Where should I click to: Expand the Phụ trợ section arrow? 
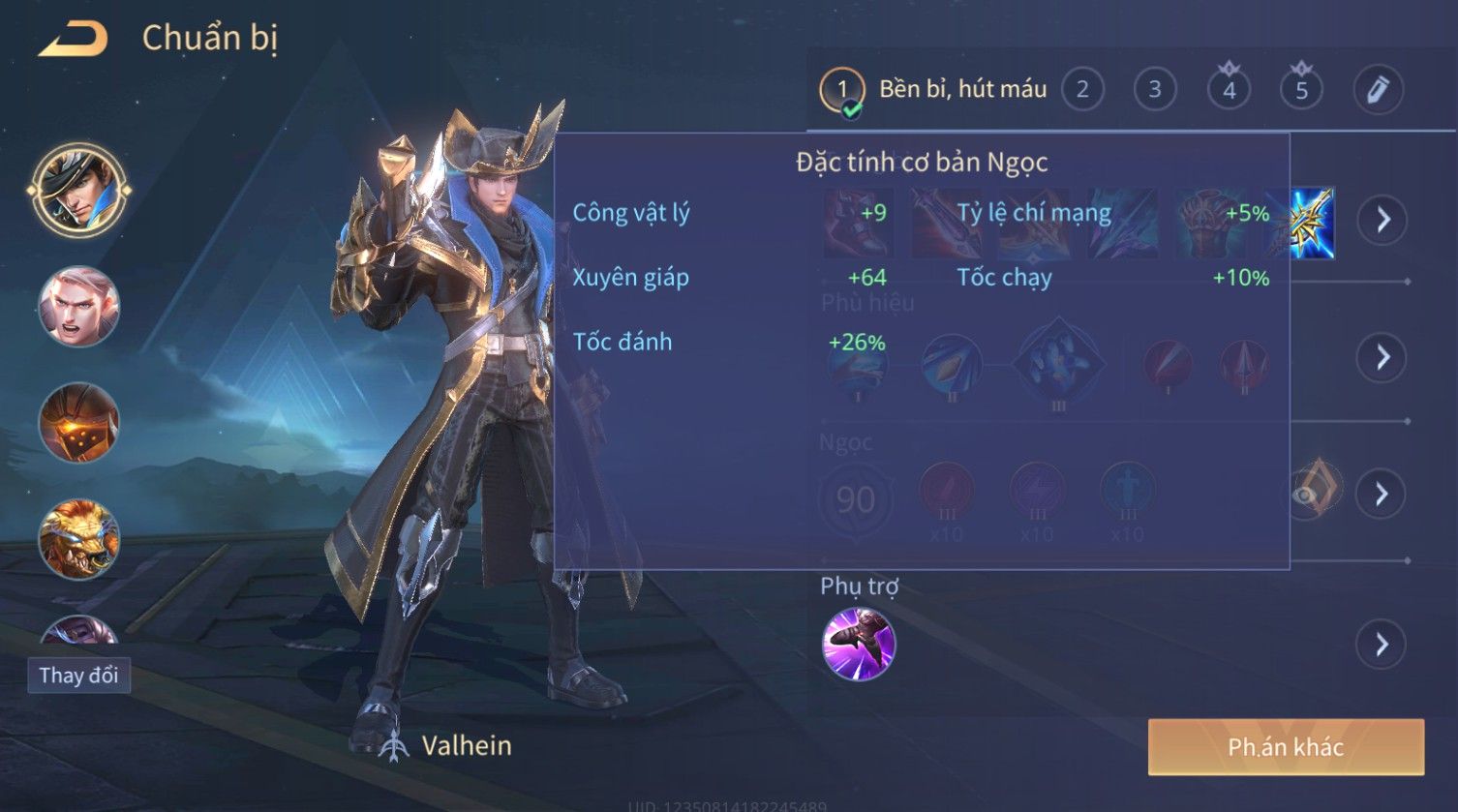pos(1382,644)
